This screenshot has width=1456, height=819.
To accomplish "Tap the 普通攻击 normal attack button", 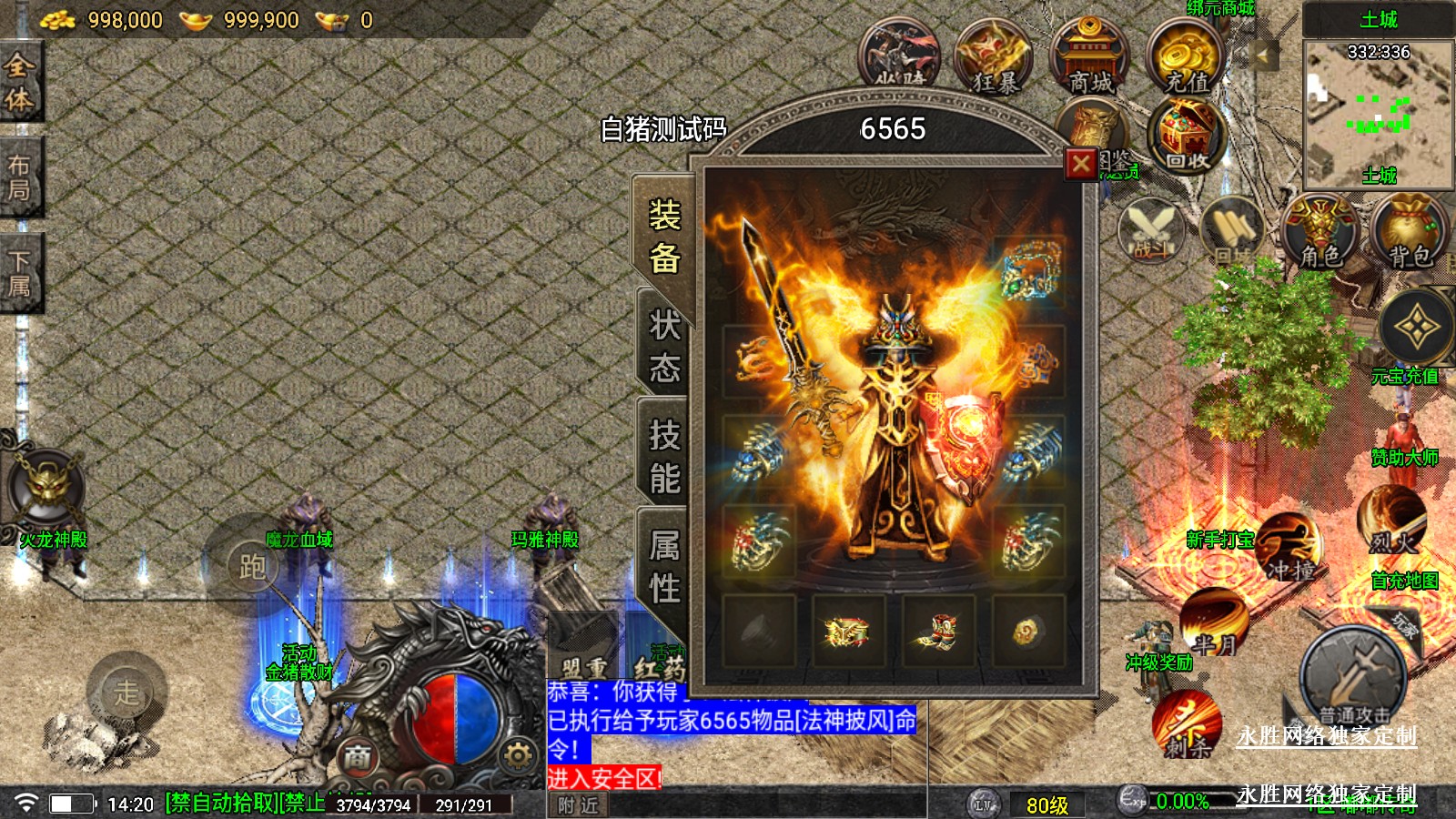I will tap(1353, 678).
